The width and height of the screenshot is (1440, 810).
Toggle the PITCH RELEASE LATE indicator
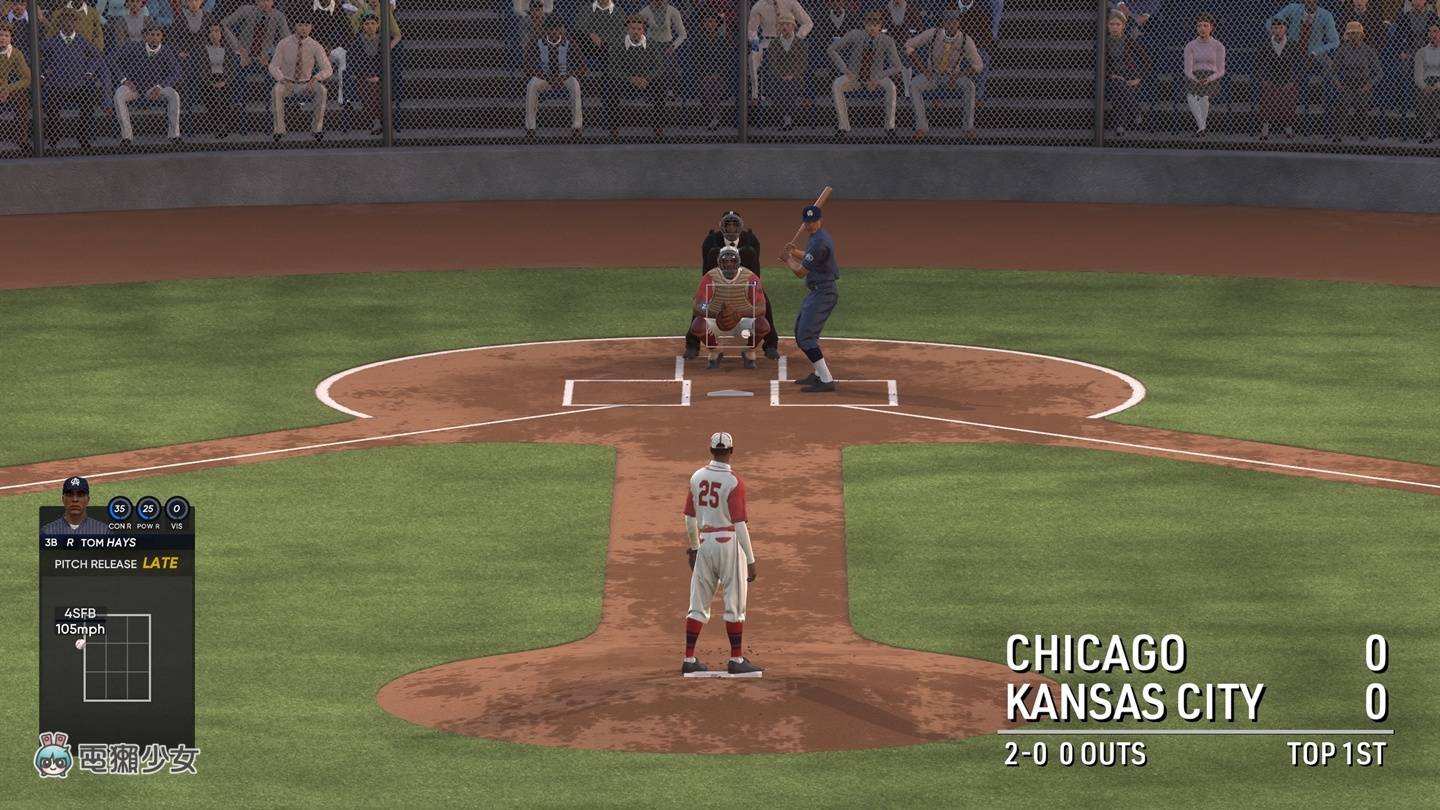point(114,562)
